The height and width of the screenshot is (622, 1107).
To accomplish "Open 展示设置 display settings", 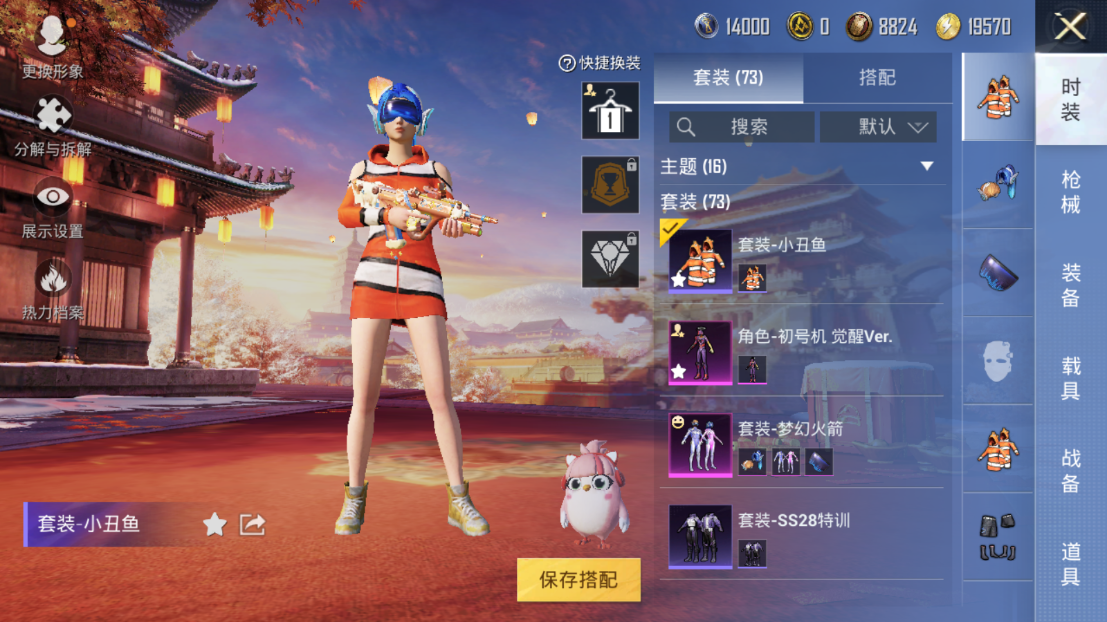I will pyautogui.click(x=53, y=207).
